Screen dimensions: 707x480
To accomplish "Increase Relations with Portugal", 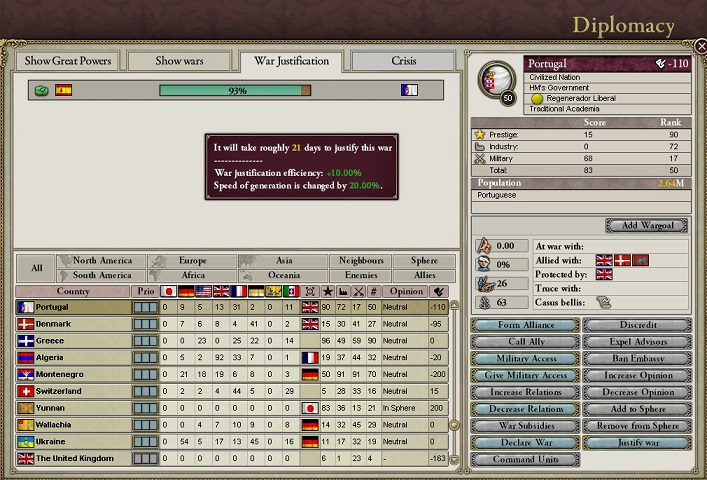I will pos(524,393).
